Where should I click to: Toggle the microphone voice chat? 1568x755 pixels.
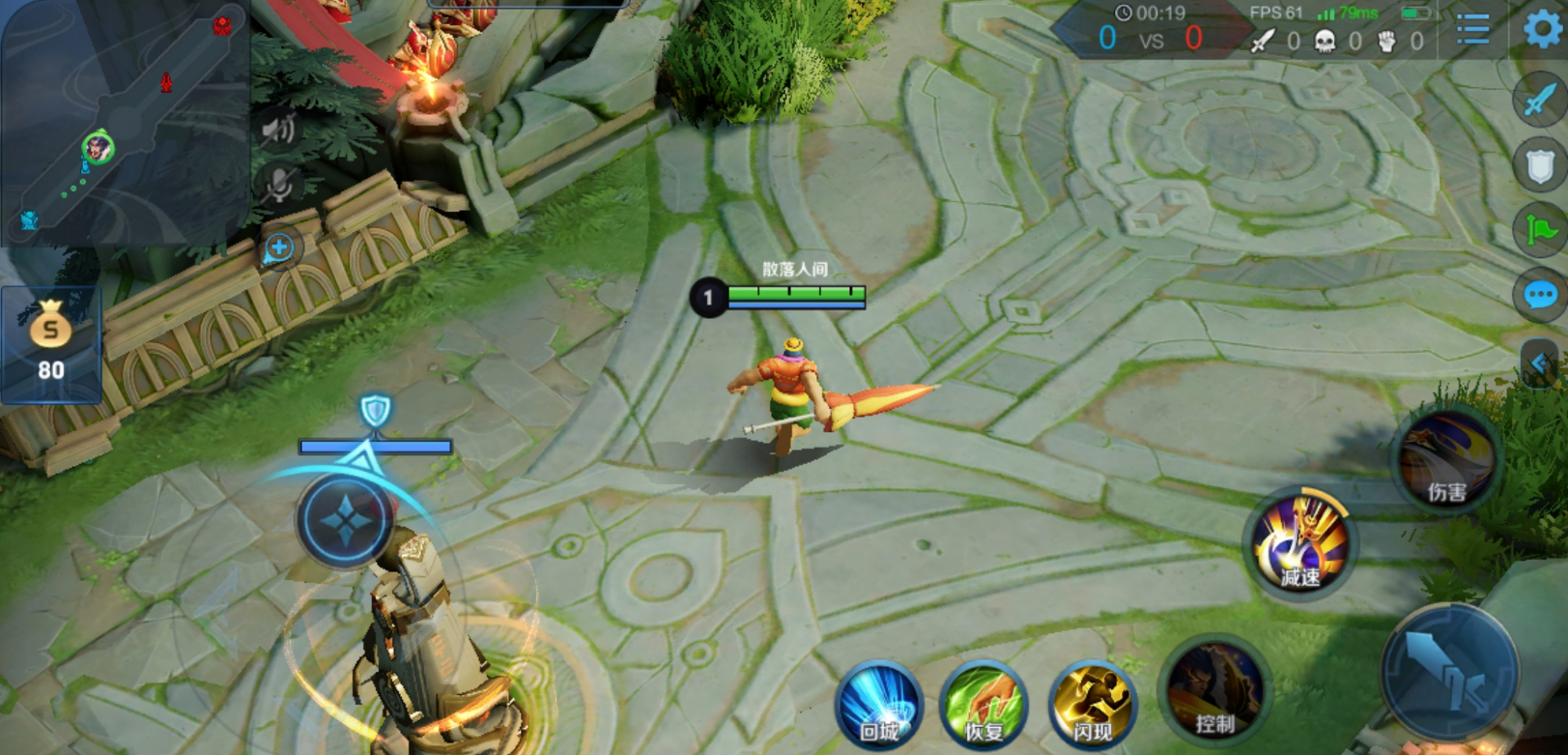pos(279,184)
